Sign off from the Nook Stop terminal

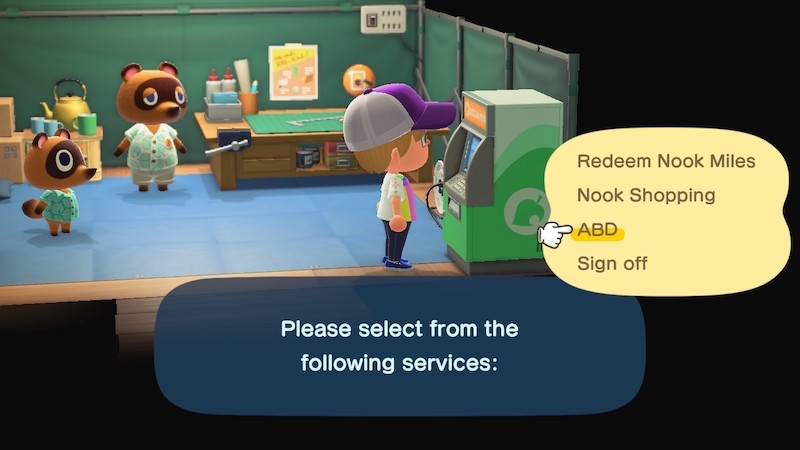pos(612,264)
